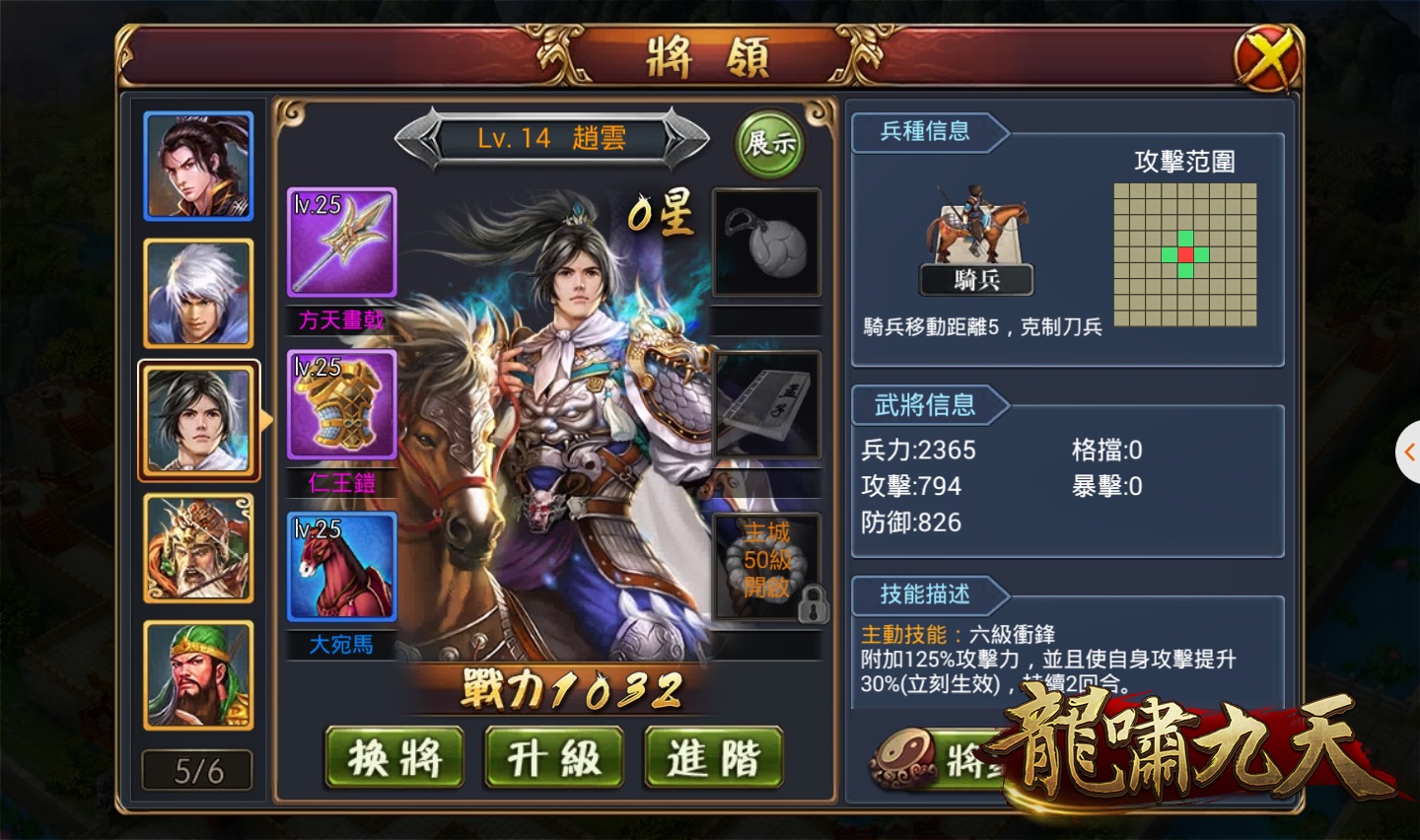Screen dimensions: 1420x840
Task: Click the greyed book treasure slot
Action: (767, 402)
